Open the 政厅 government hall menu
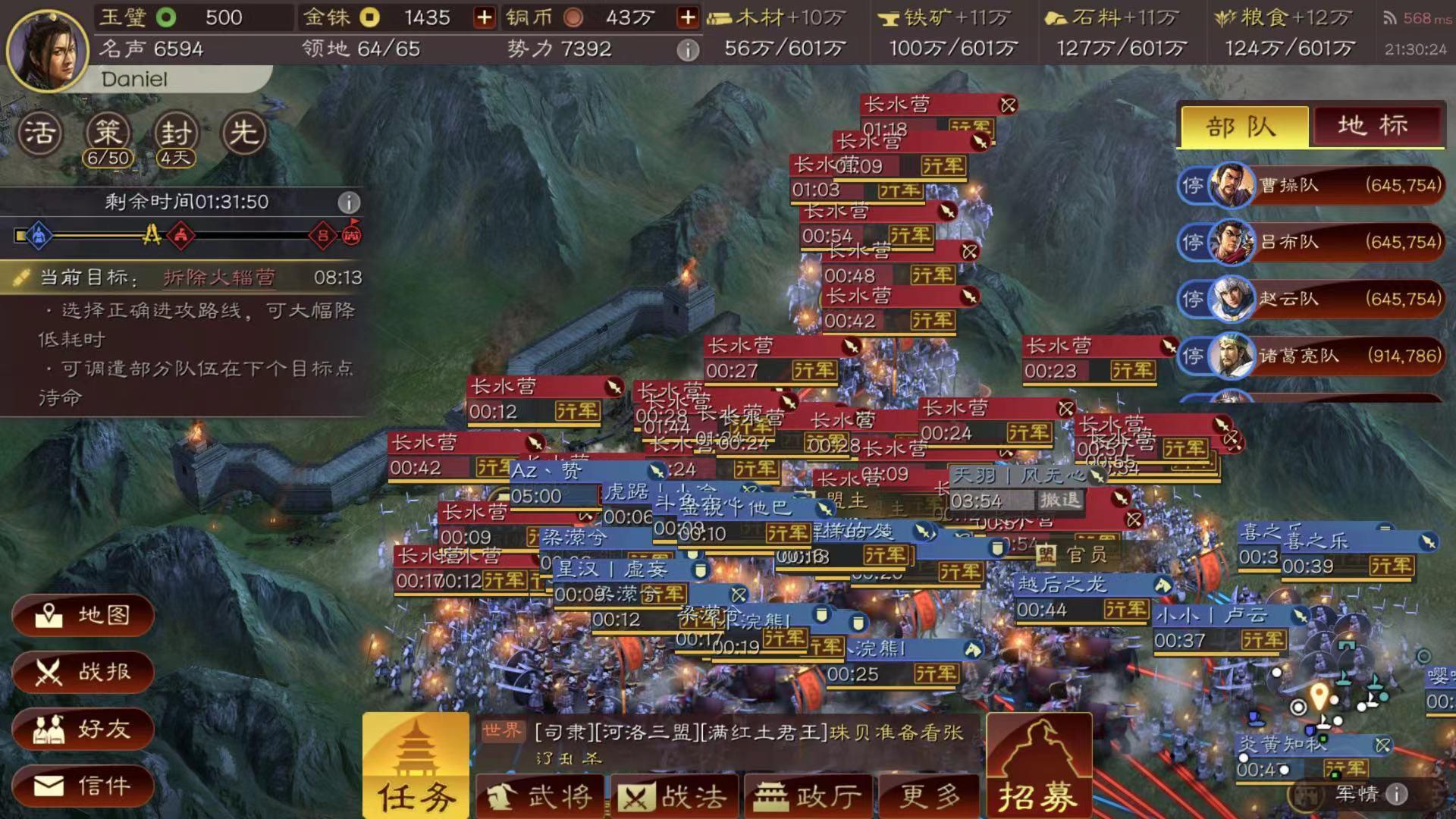This screenshot has width=1456, height=819. coord(808,796)
